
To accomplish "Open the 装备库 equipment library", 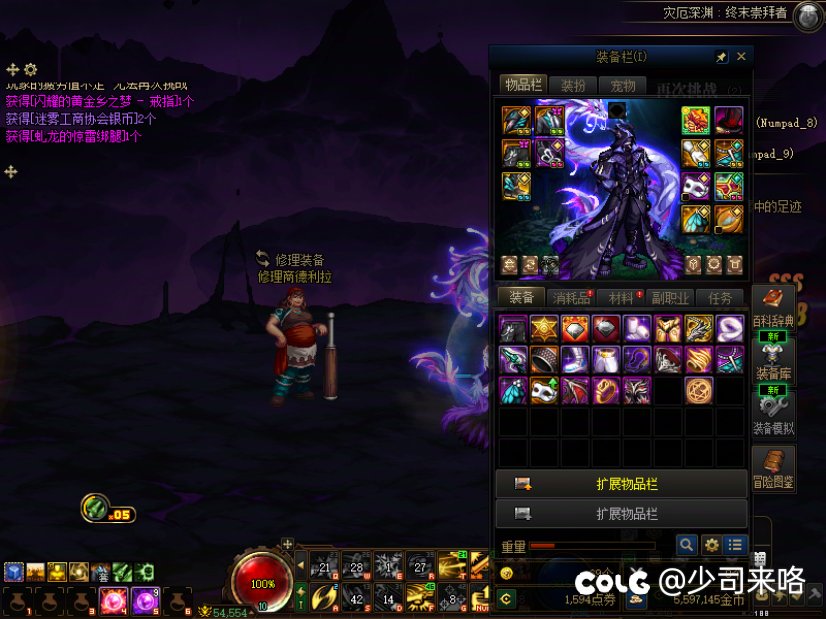I will click(773, 356).
